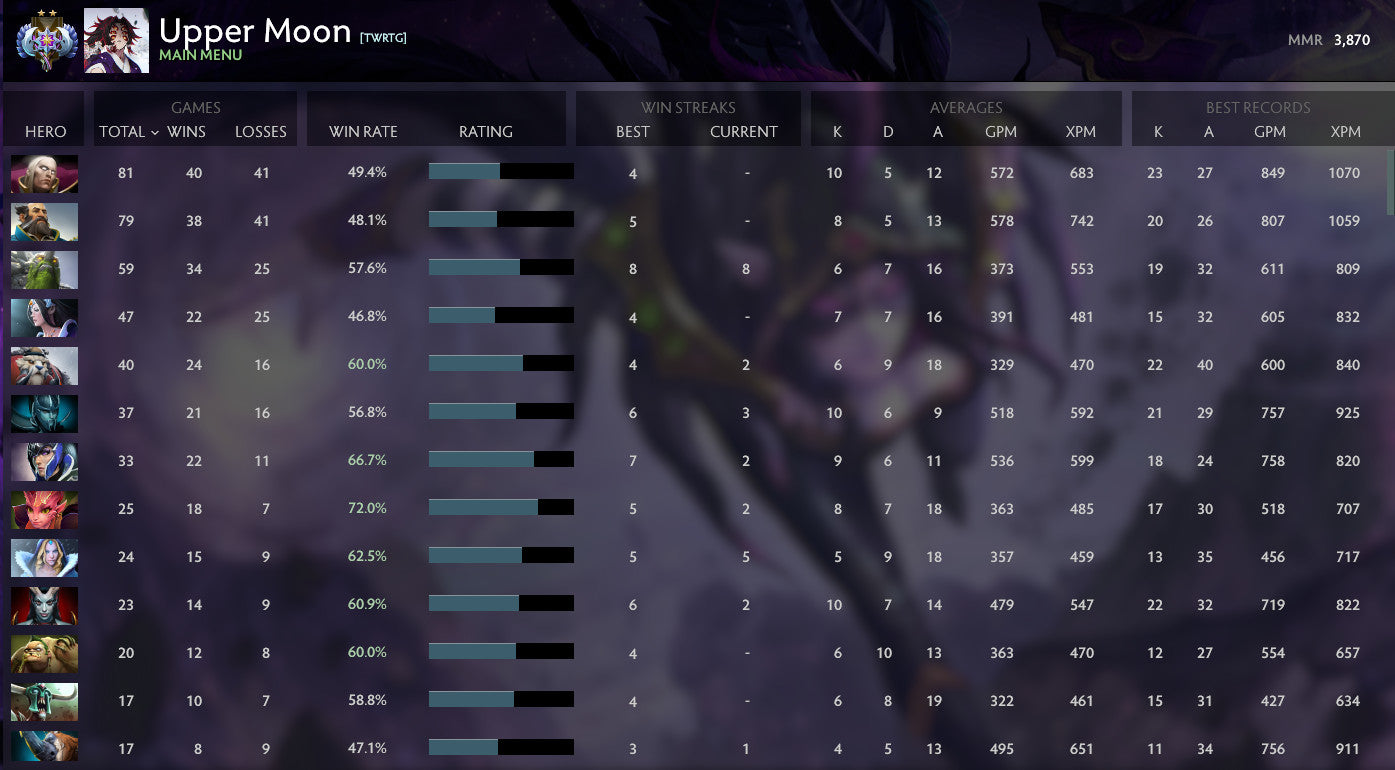
Task: Select the Invoker hero portrait
Action: [44, 173]
